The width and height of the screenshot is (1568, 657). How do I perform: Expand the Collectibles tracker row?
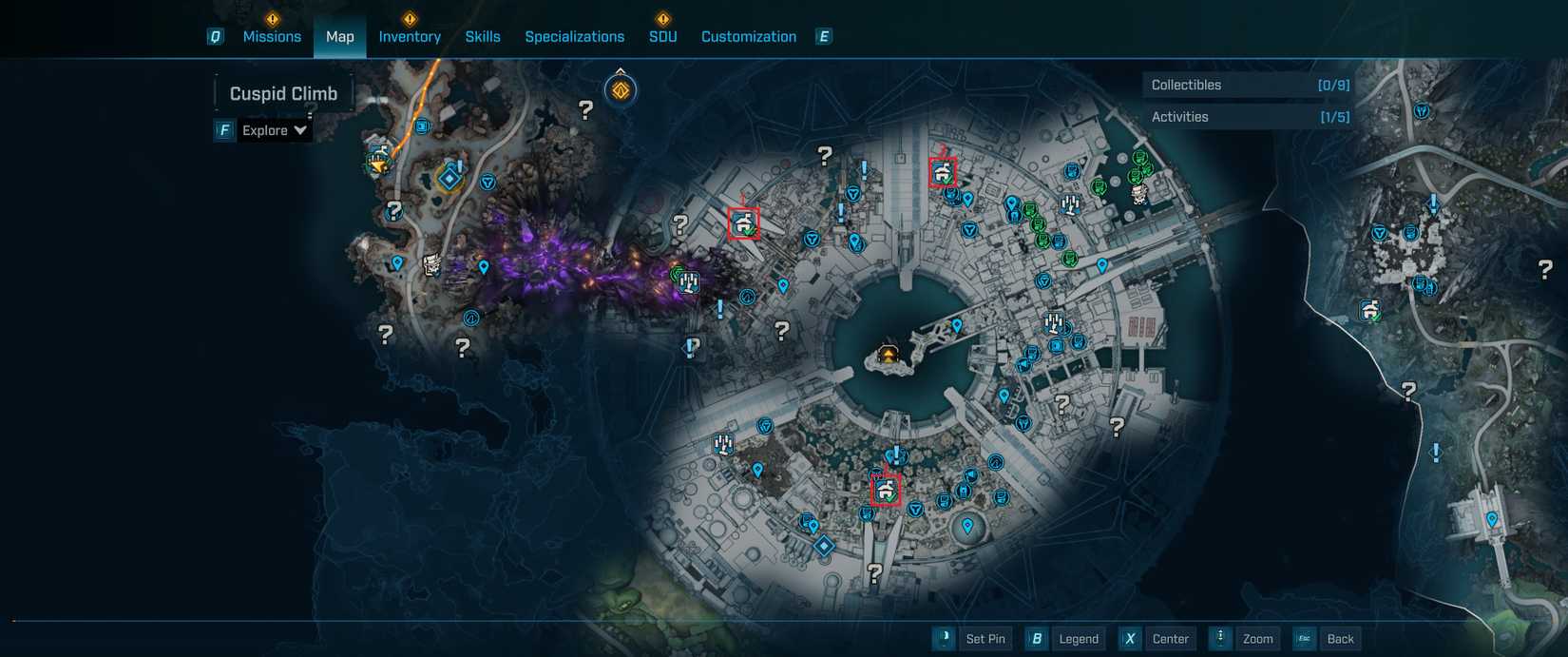[x=1249, y=85]
